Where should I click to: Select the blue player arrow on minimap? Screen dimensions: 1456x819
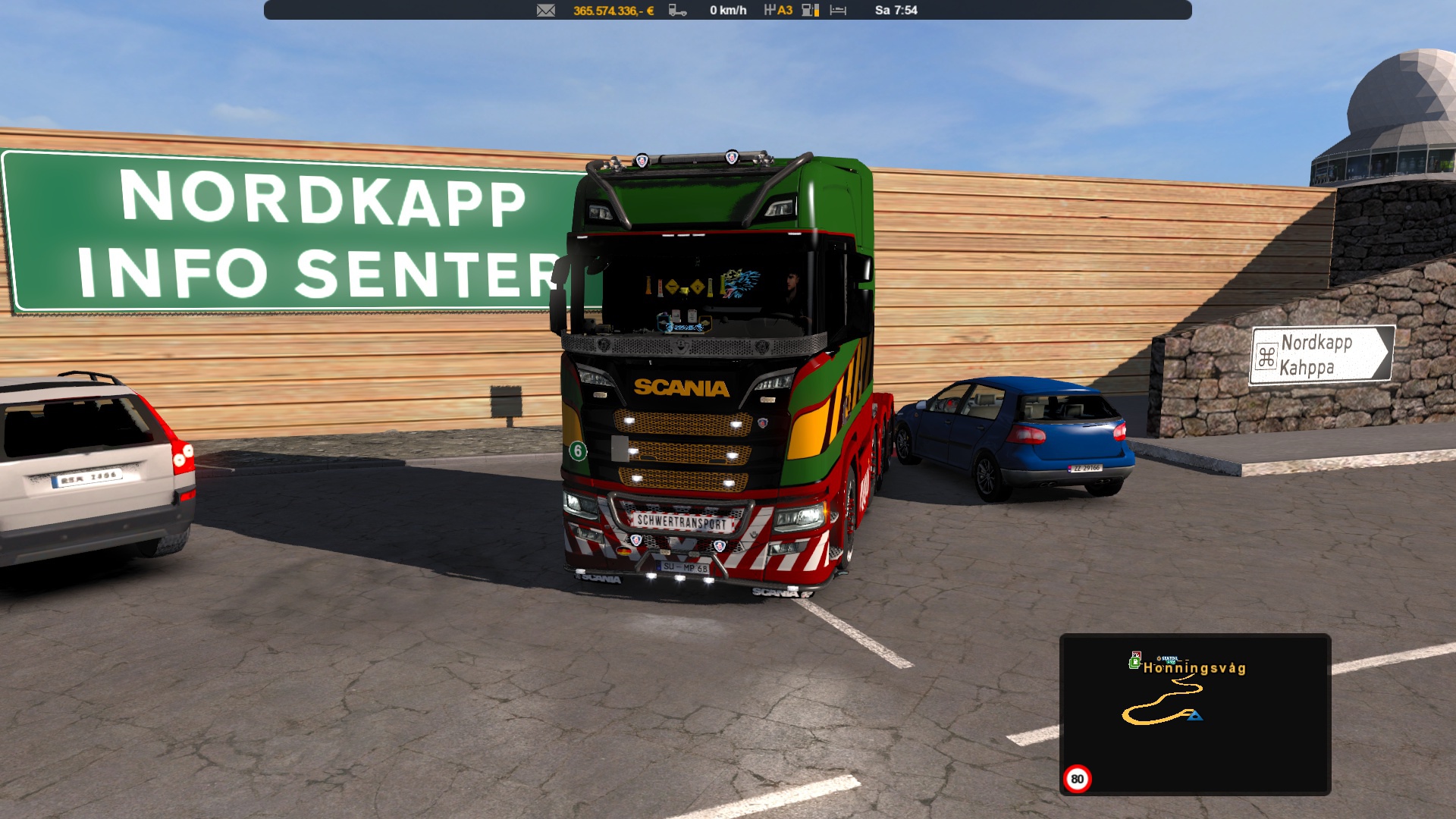coord(1194,715)
